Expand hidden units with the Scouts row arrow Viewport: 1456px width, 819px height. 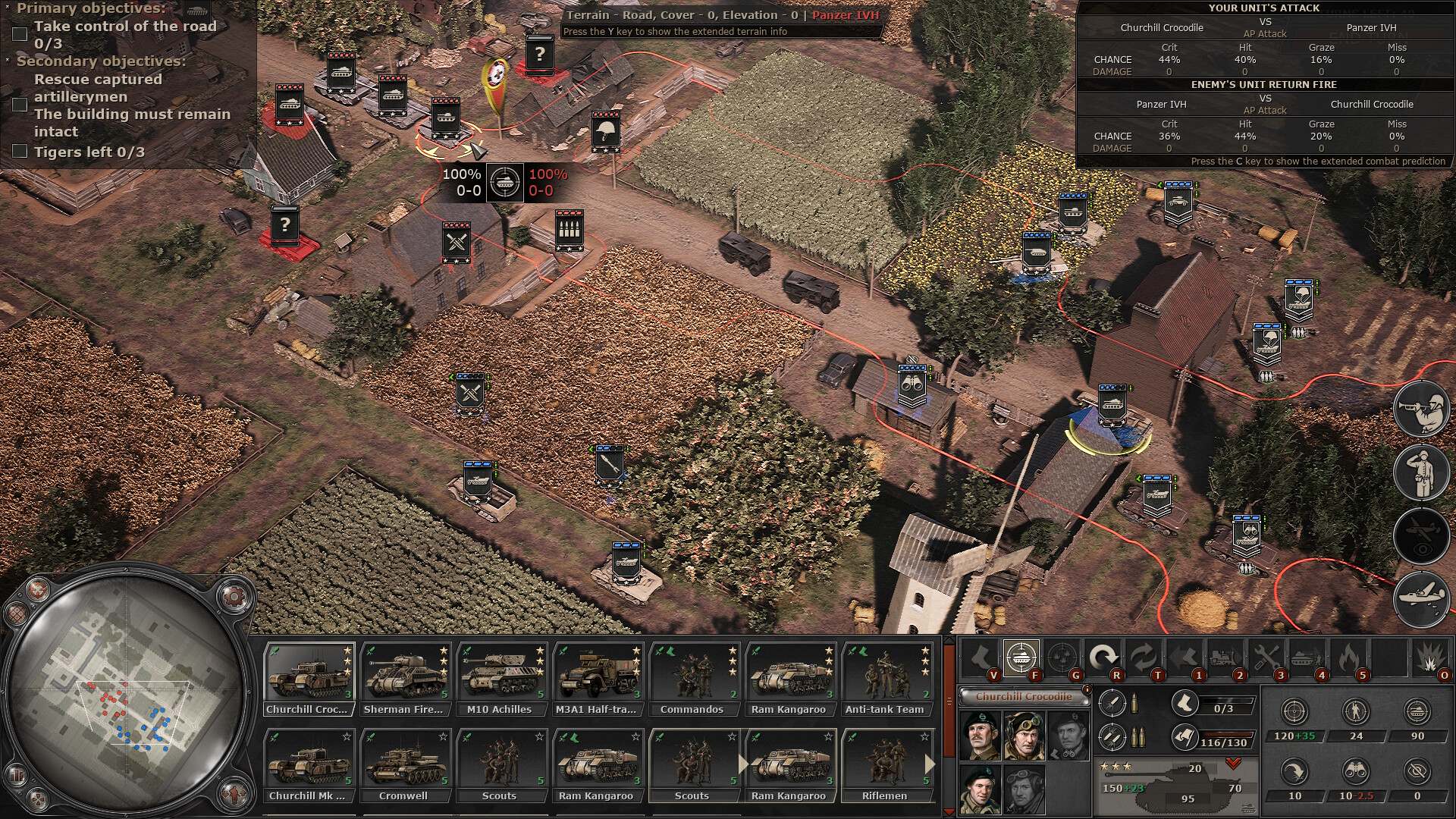[x=742, y=764]
